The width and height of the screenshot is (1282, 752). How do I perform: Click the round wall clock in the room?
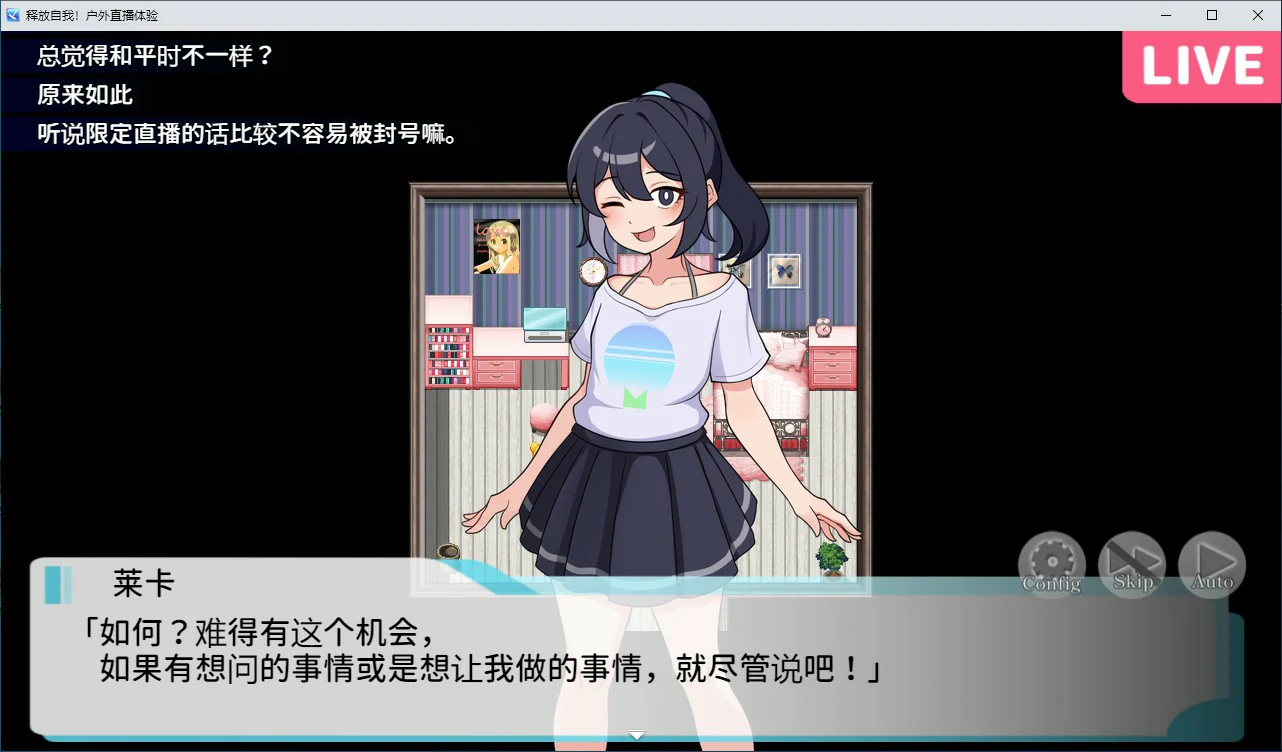(x=592, y=271)
